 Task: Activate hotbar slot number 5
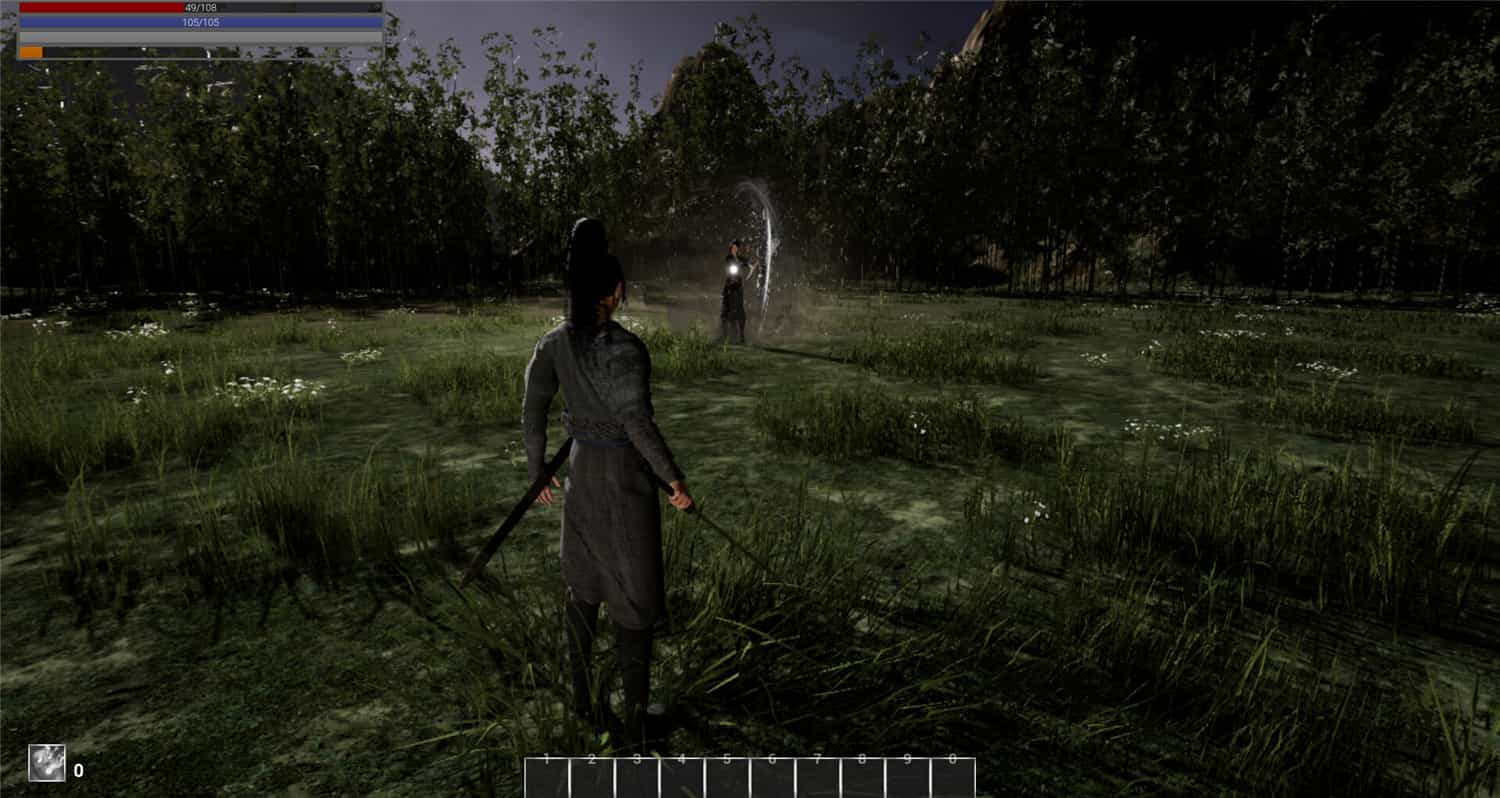click(727, 777)
